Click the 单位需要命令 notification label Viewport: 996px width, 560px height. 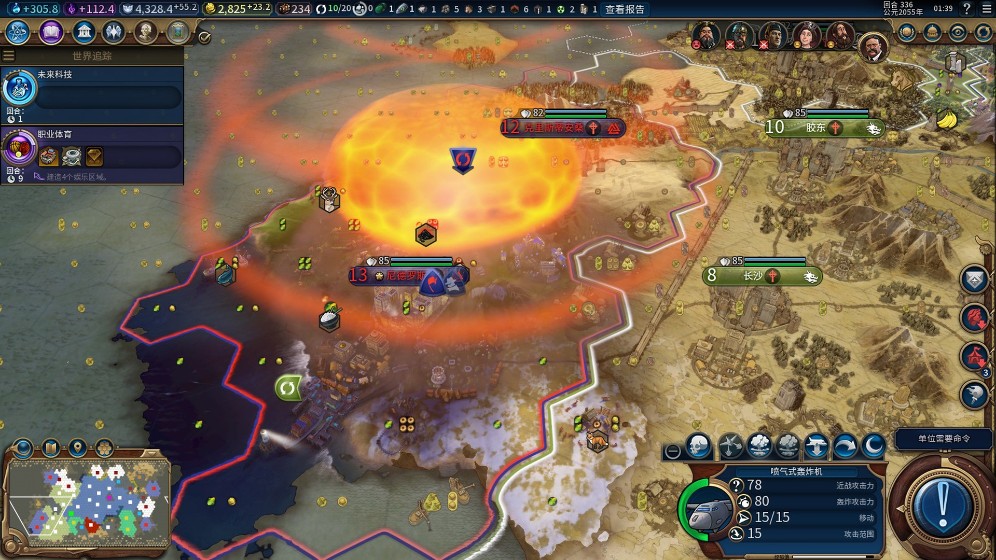pos(936,438)
